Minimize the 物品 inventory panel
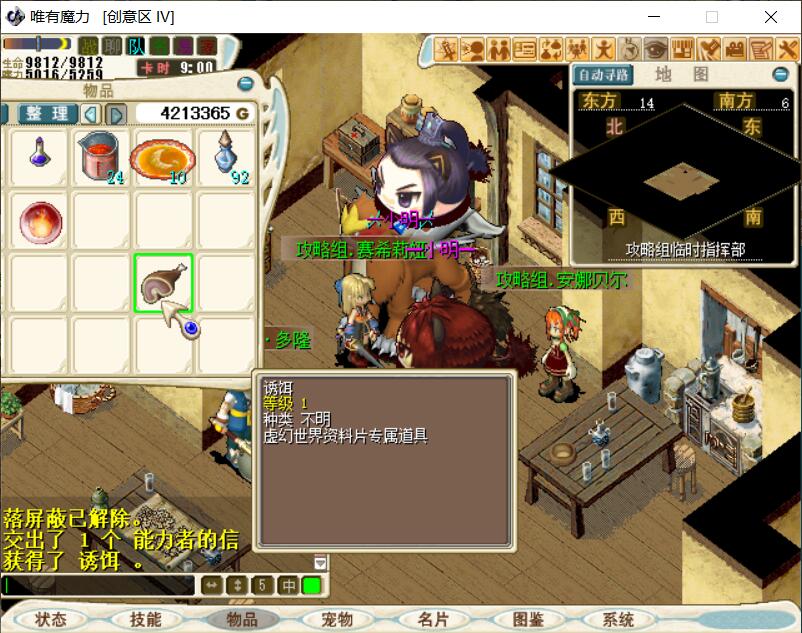802x633 pixels. click(x=246, y=84)
